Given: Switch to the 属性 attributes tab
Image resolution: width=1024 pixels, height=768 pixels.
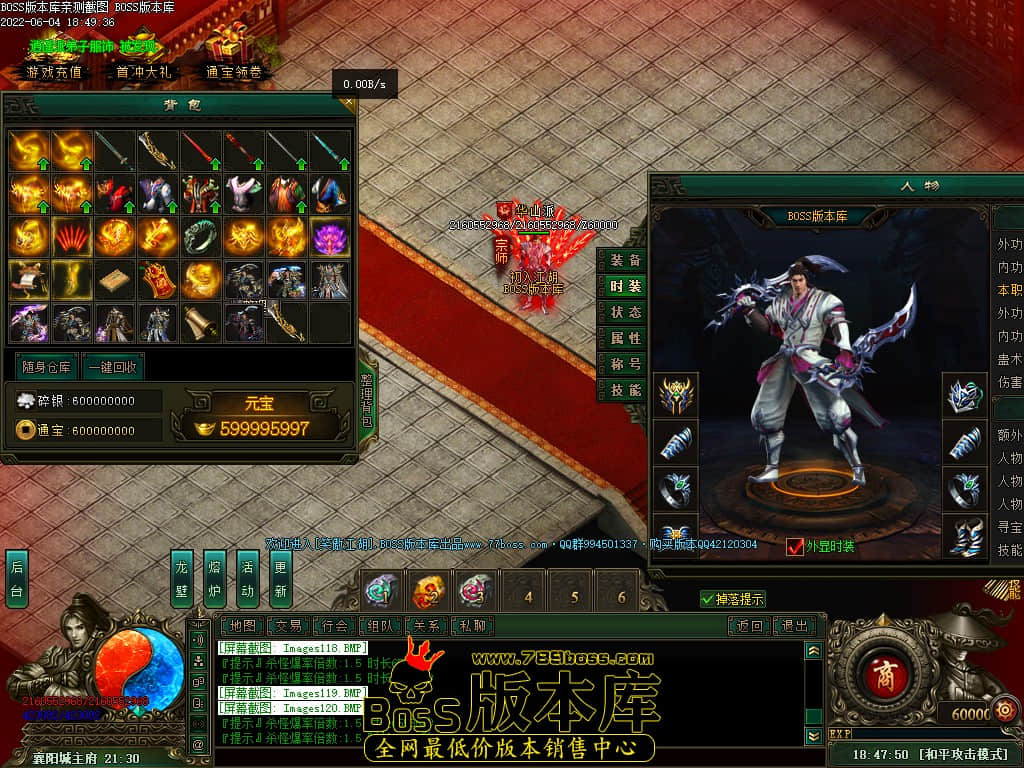Looking at the screenshot, I should [x=626, y=338].
